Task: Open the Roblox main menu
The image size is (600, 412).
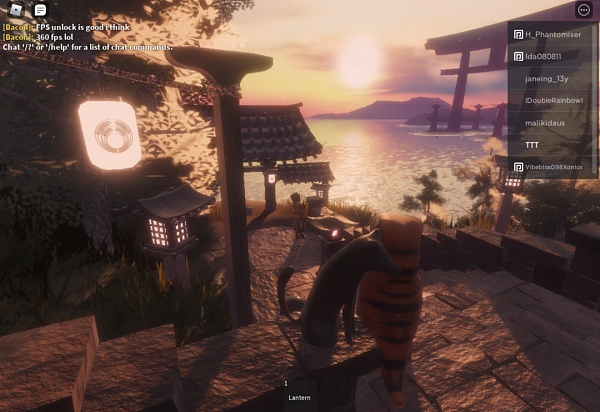Action: [x=17, y=10]
